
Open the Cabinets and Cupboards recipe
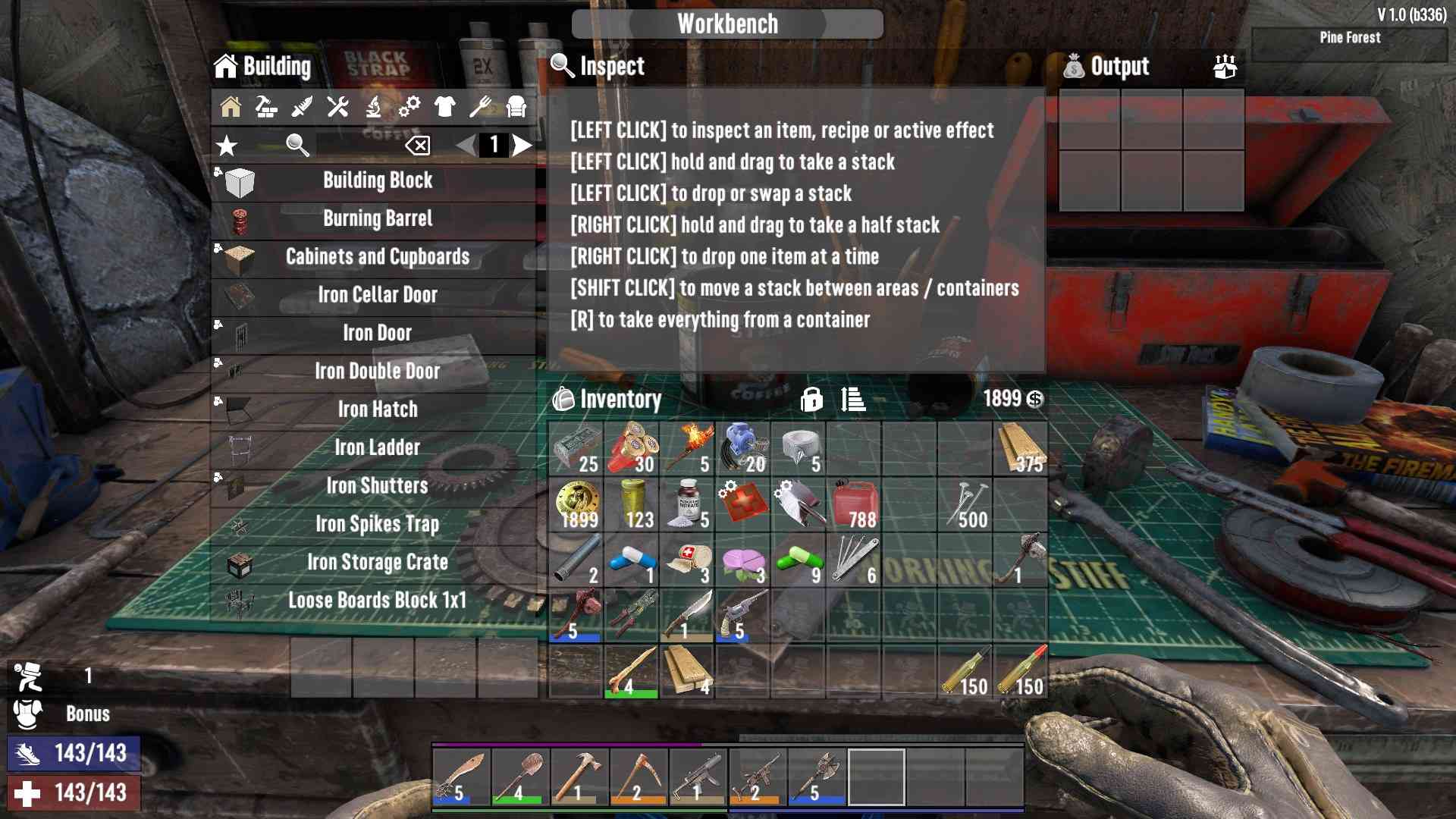377,257
